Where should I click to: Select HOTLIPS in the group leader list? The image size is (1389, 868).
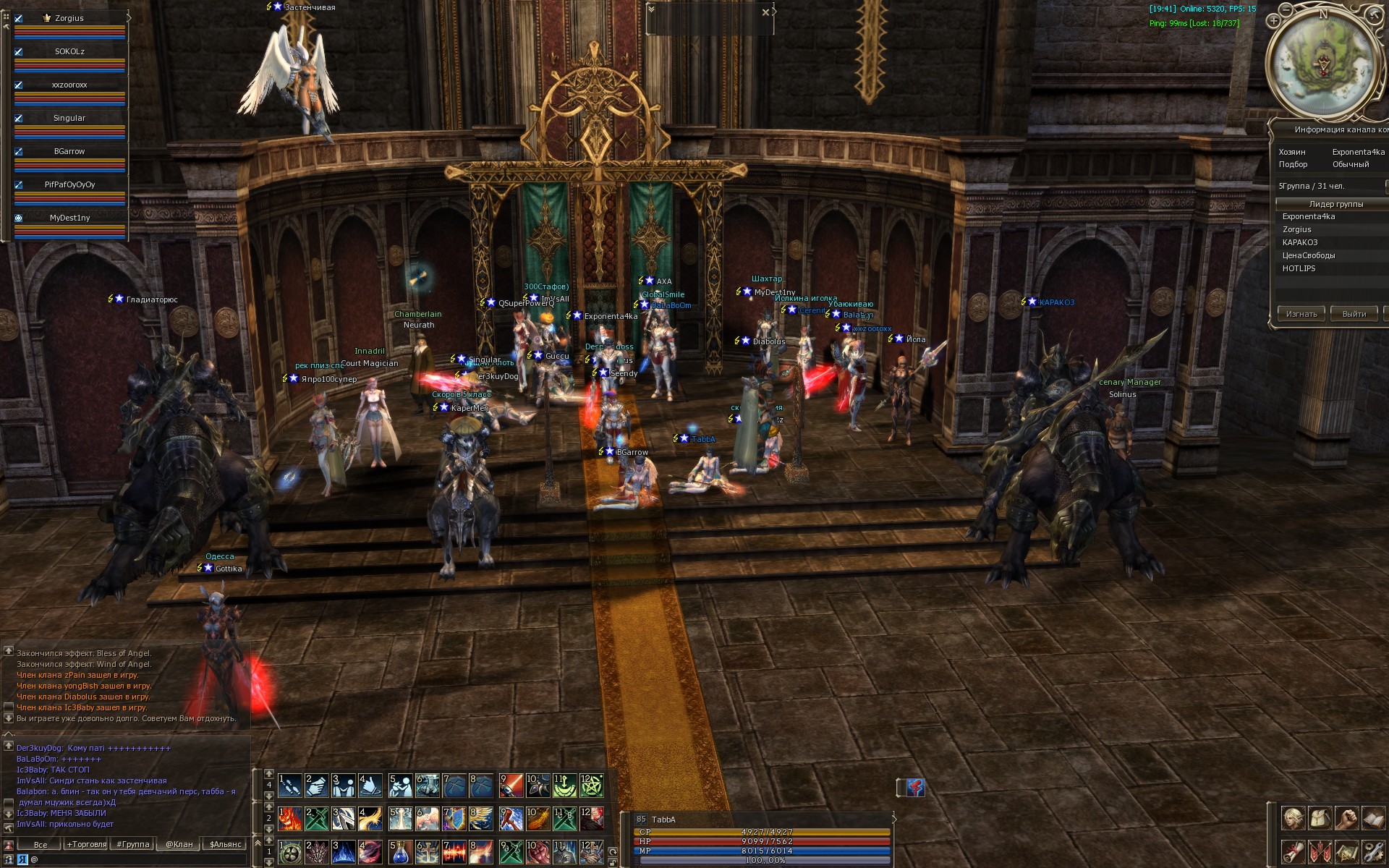pos(1299,268)
